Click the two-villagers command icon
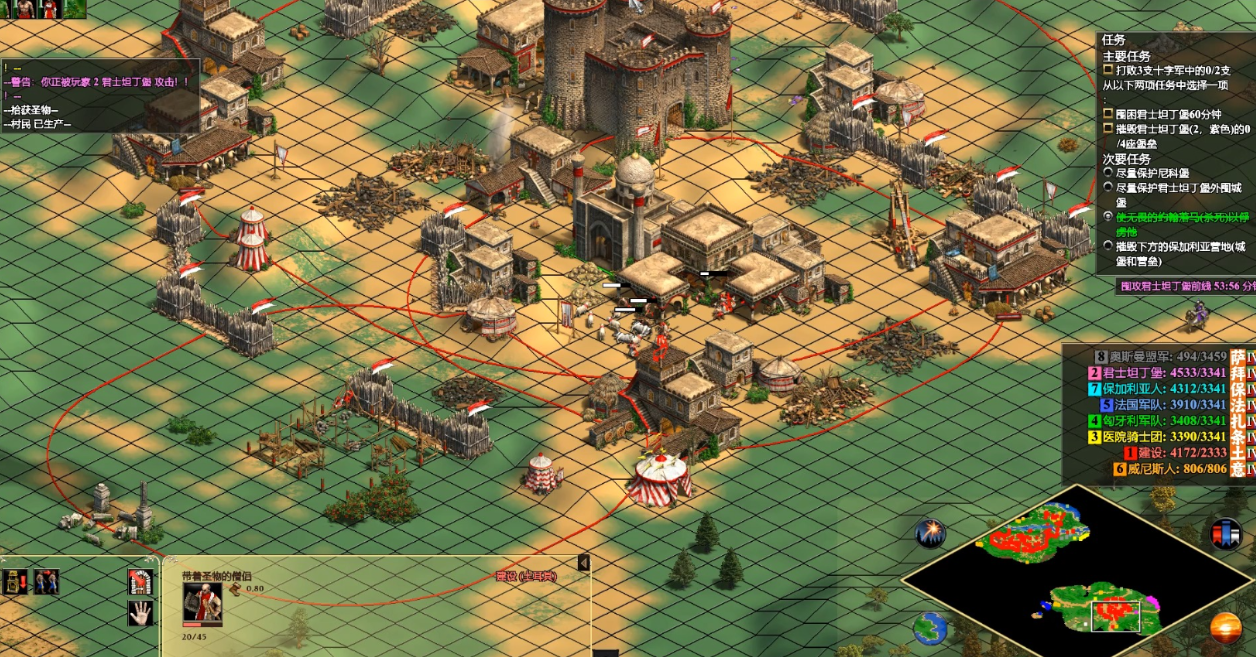 click(46, 582)
